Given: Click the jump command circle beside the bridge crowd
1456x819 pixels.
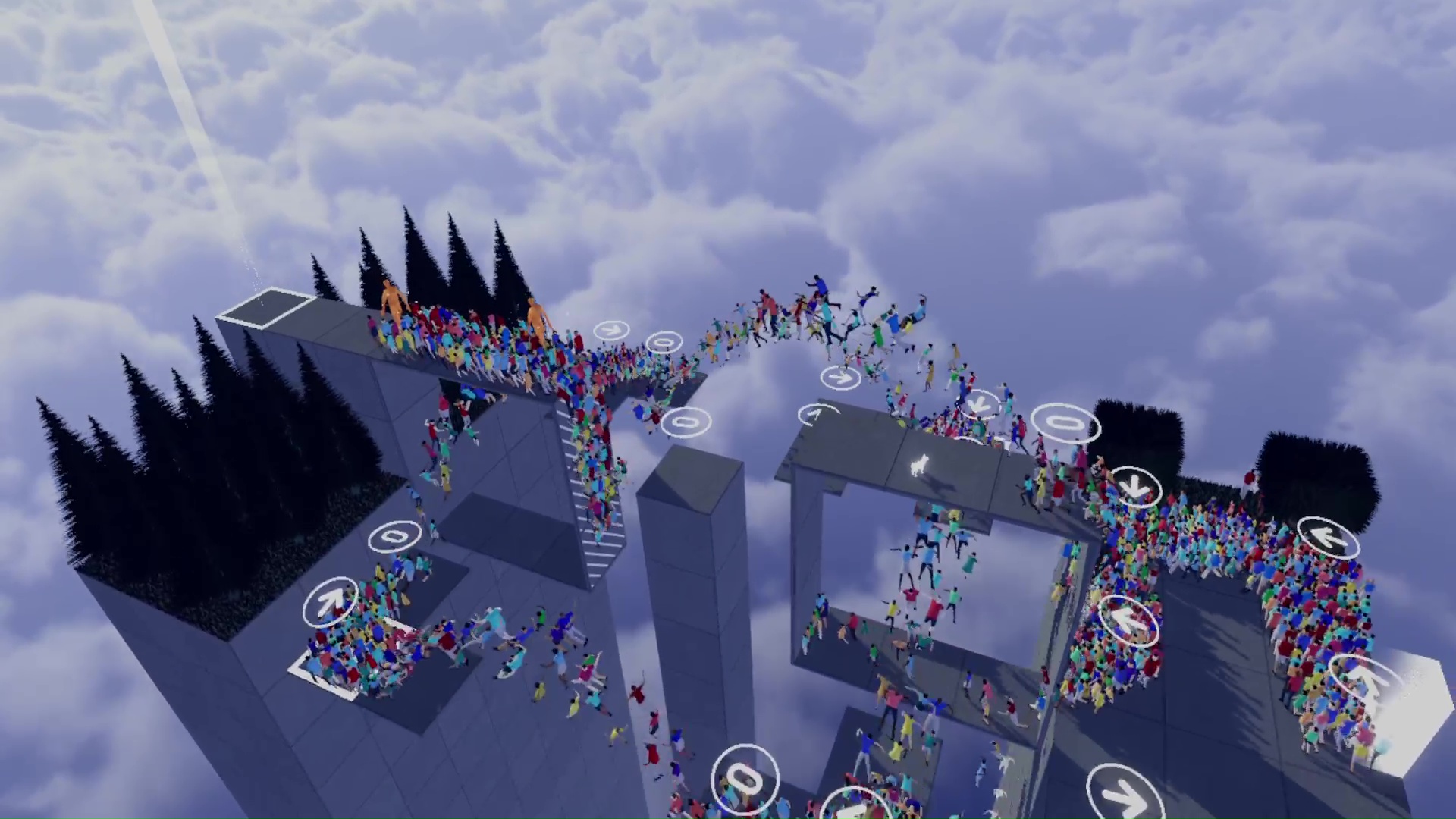Looking at the screenshot, I should (665, 341).
